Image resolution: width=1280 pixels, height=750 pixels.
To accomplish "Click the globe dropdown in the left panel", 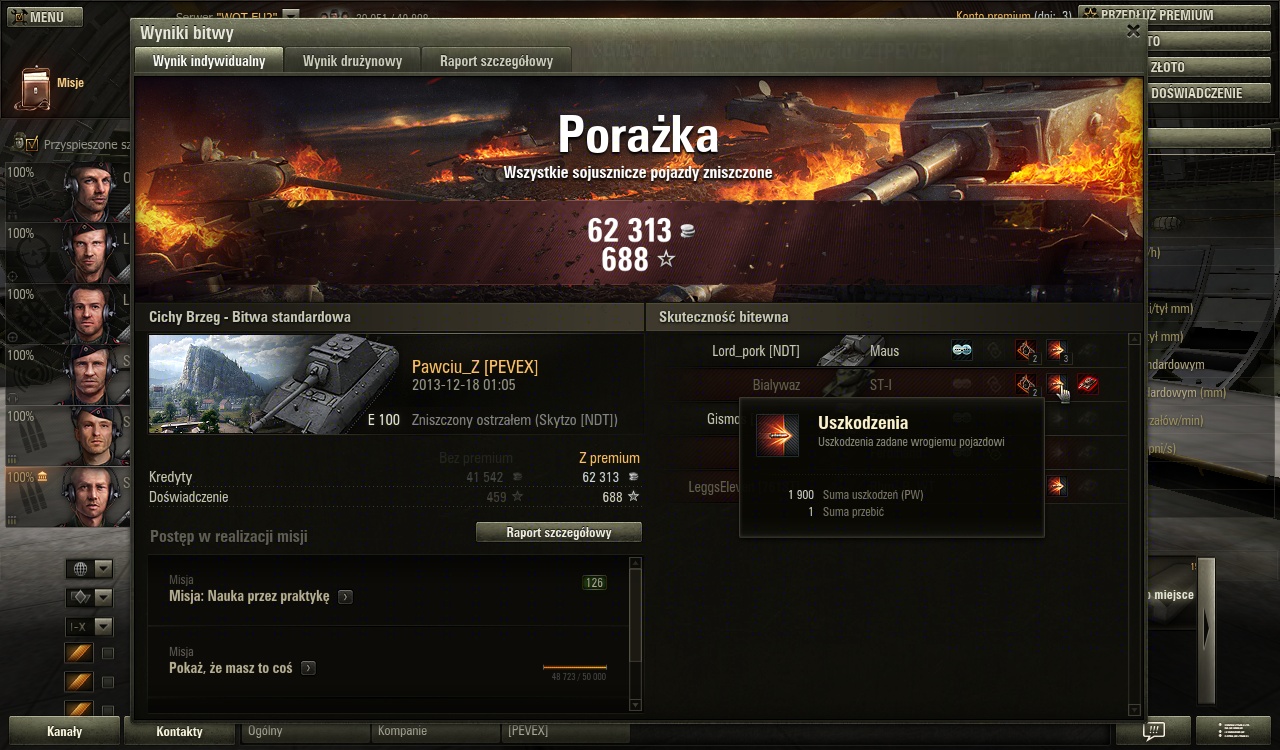I will click(89, 569).
